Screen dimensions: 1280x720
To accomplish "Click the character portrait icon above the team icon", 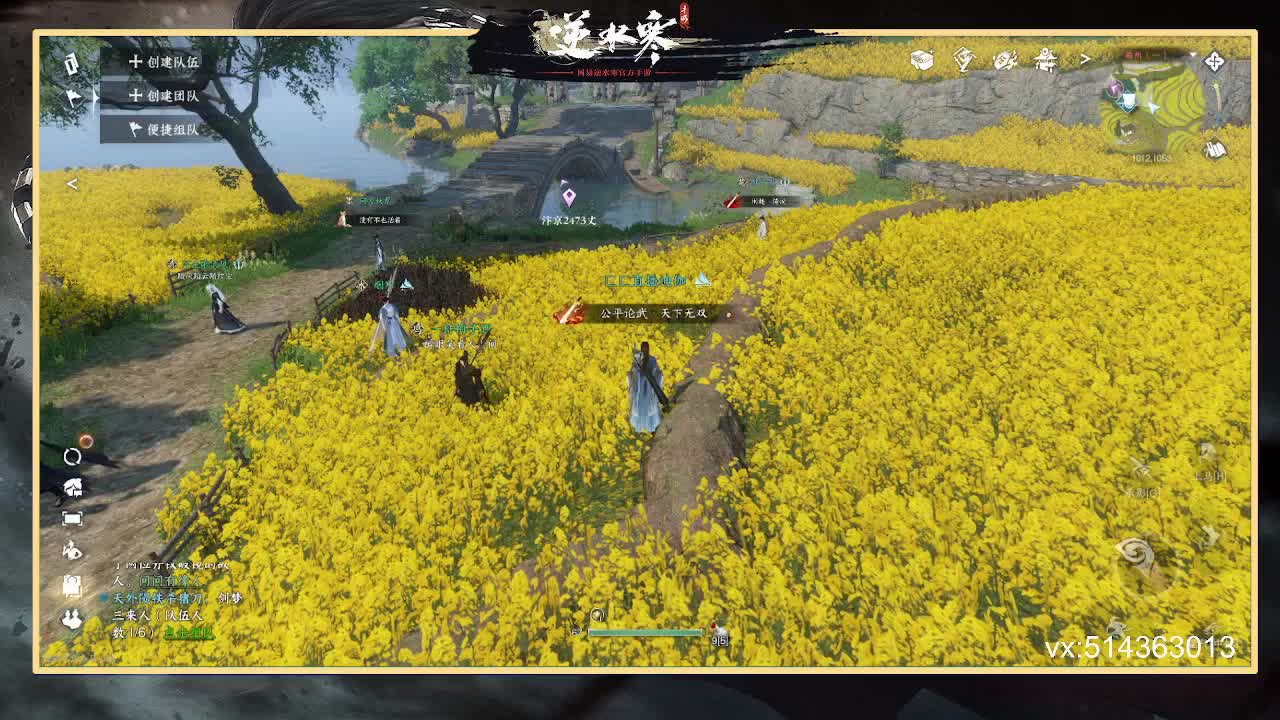I will click(x=71, y=582).
